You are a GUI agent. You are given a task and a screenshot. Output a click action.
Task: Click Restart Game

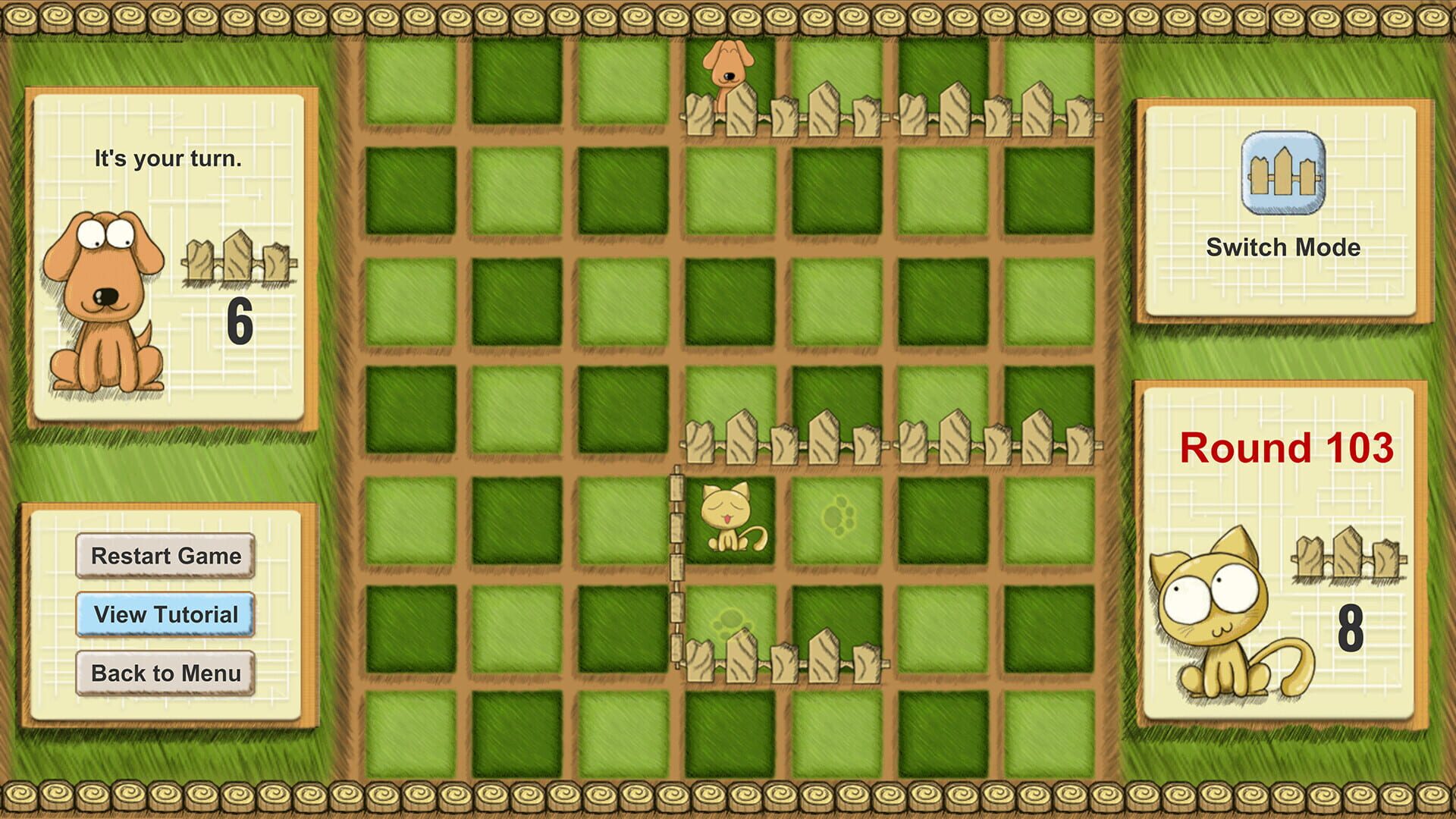(x=165, y=556)
